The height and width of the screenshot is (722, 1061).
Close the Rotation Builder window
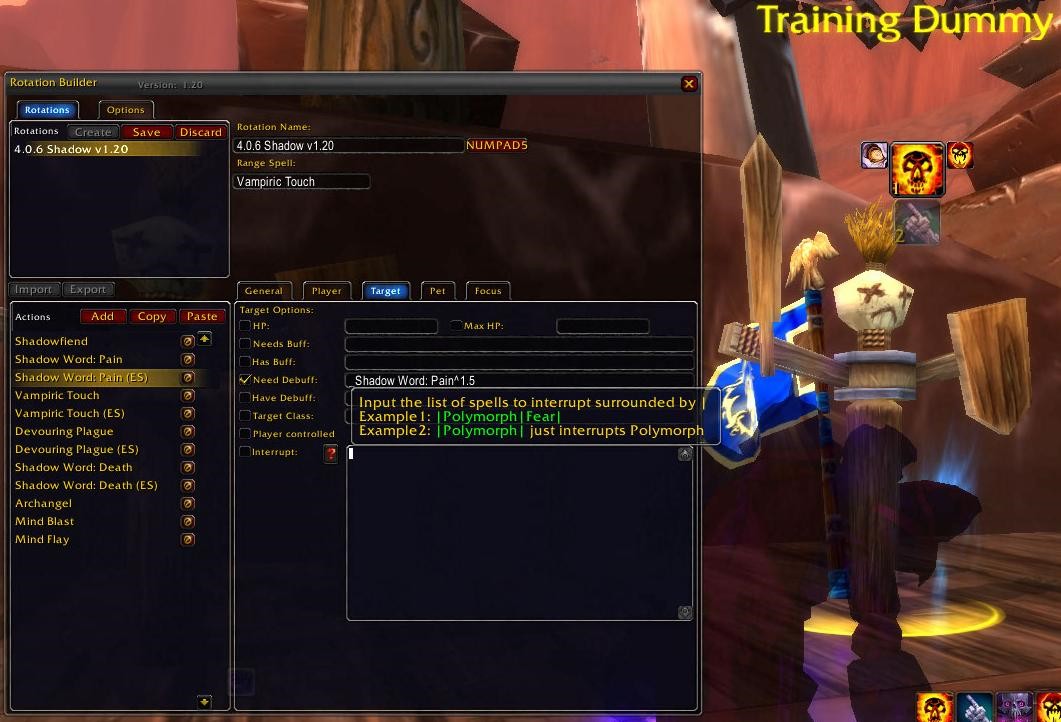689,84
